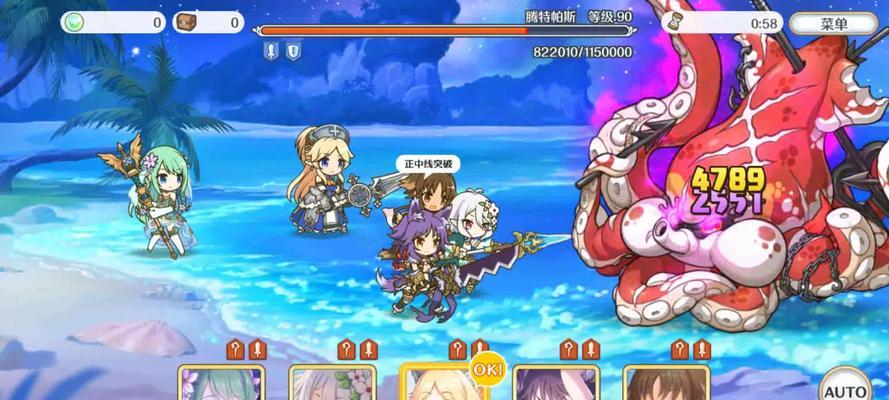Activate the green-haired character's skill portrait
Image resolution: width=889 pixels, height=400 pixels.
(x=221, y=383)
